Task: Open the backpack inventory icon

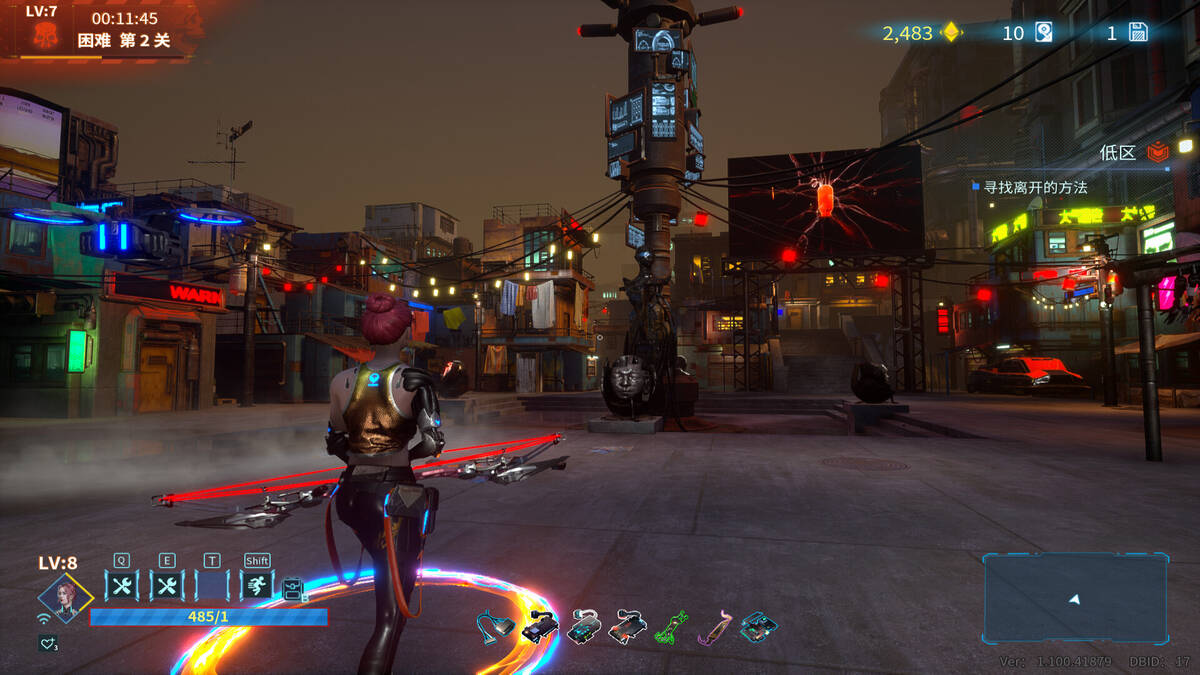Action: 292,589
